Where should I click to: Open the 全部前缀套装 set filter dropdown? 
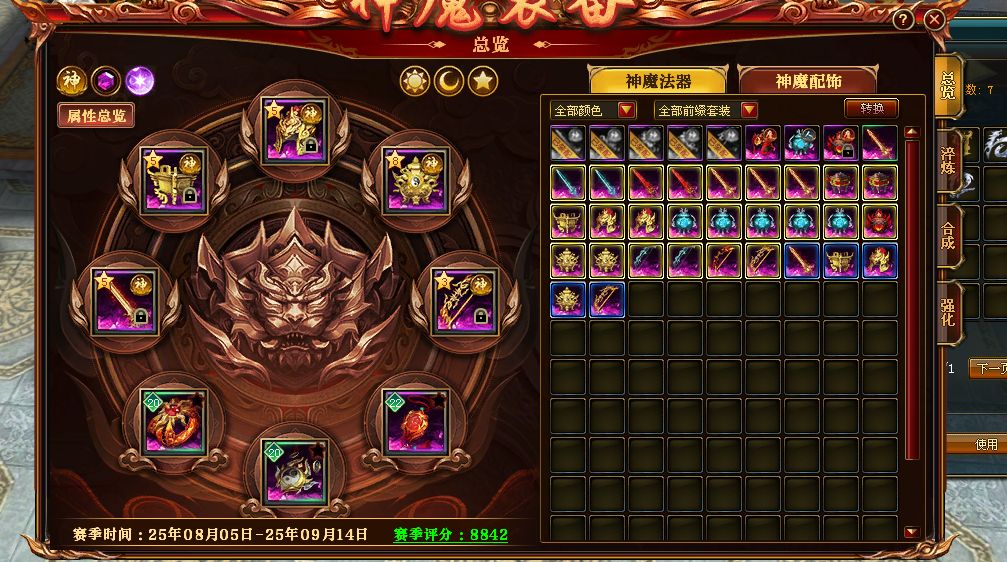706,109
